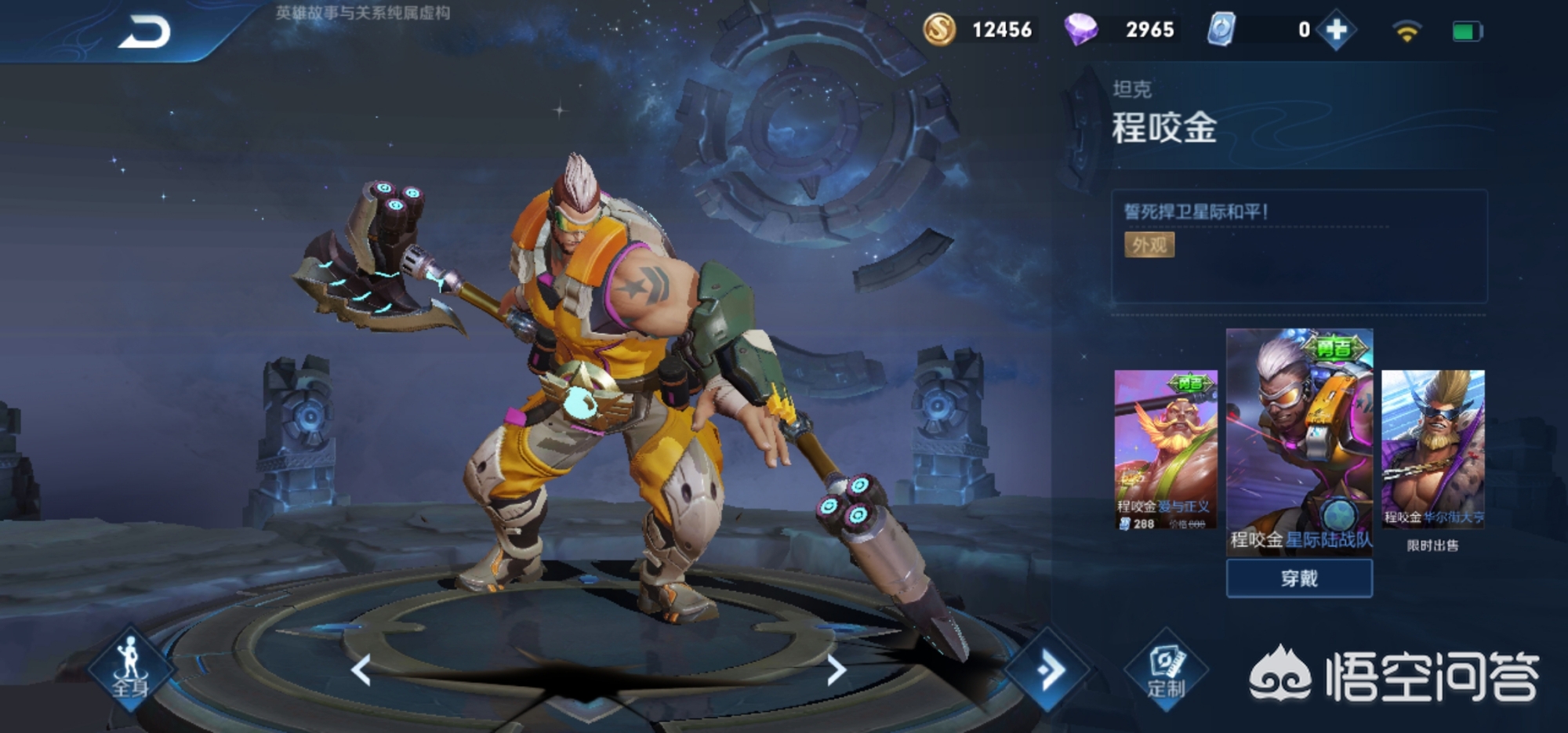This screenshot has width=1568, height=733.
Task: Rotate to previous hero with left arrow
Action: pos(361,670)
